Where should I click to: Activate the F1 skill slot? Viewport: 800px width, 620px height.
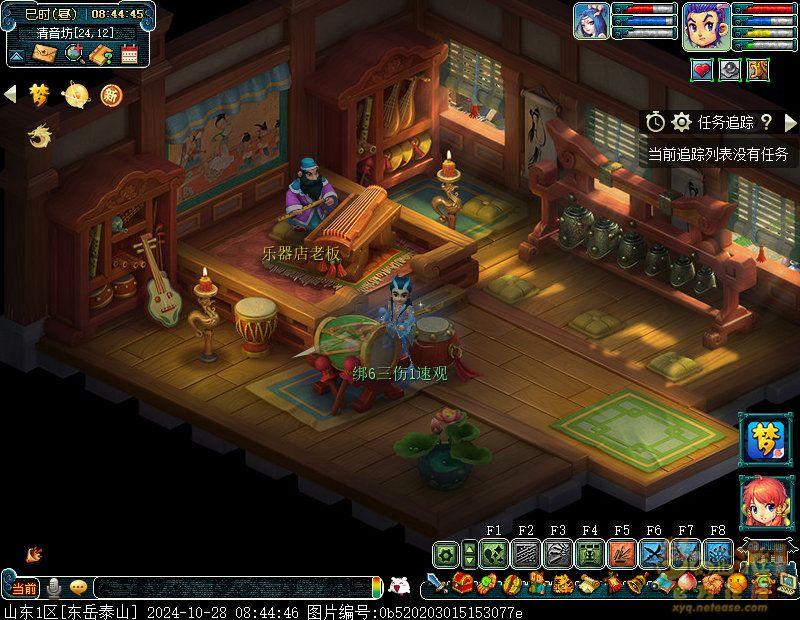point(493,553)
